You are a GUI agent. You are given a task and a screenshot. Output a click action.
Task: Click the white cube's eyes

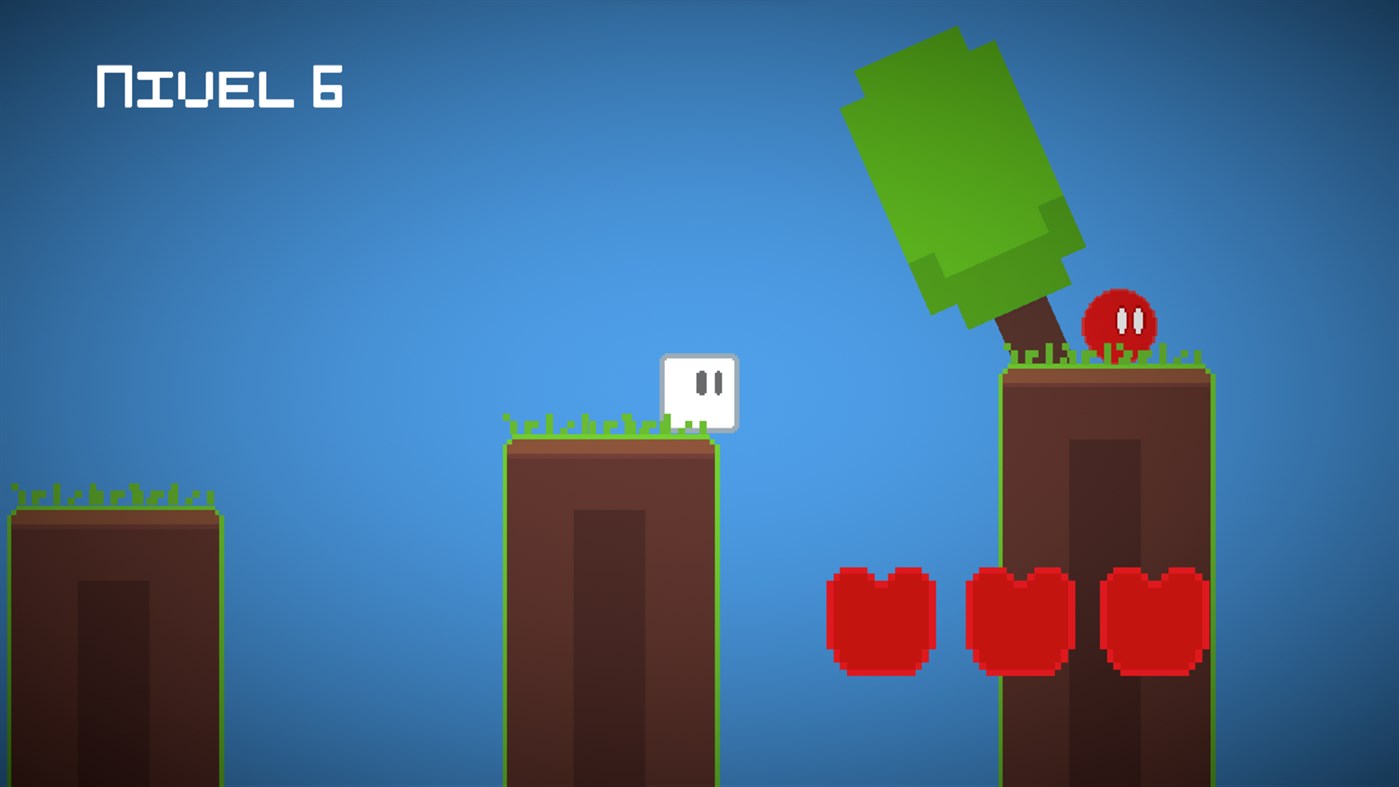tap(710, 380)
